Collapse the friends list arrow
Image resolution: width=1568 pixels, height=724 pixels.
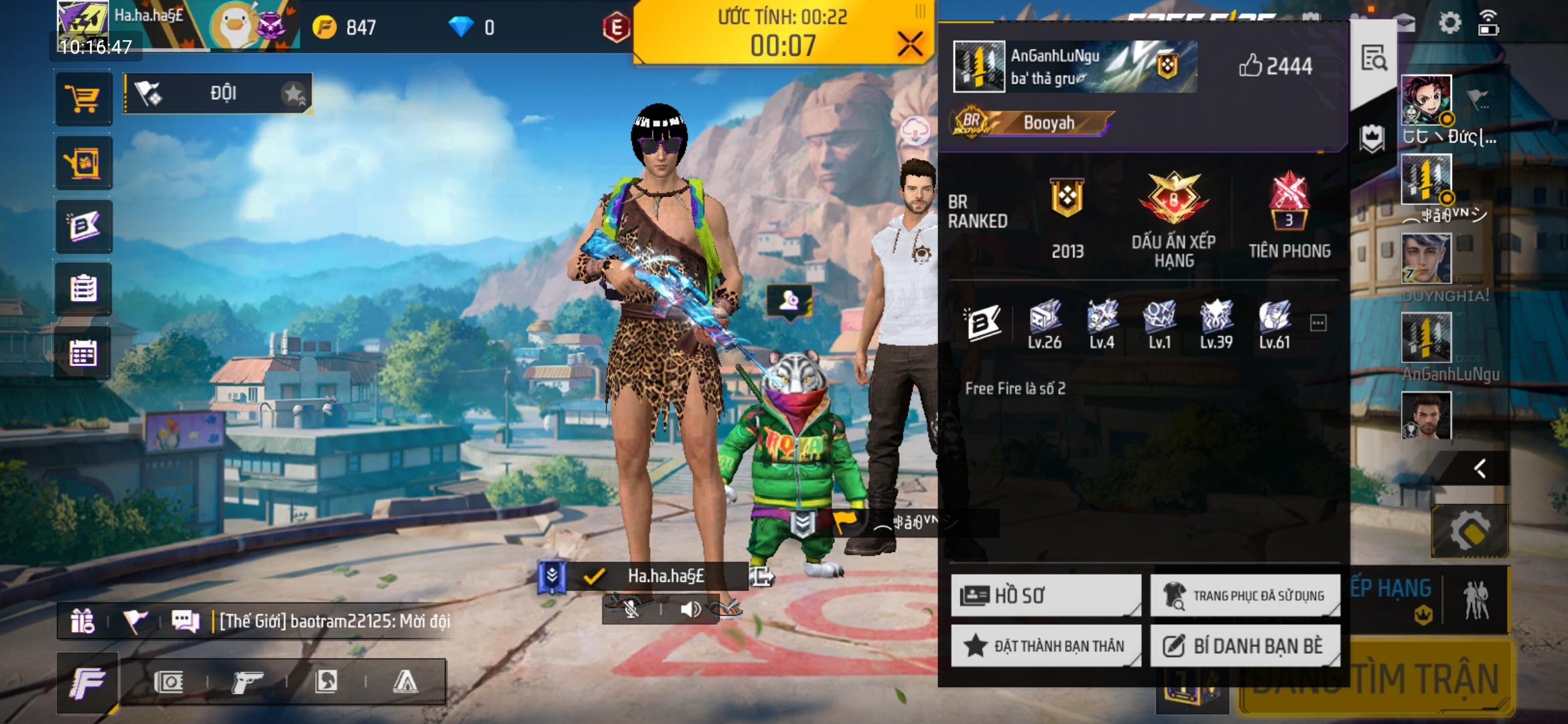(1480, 468)
